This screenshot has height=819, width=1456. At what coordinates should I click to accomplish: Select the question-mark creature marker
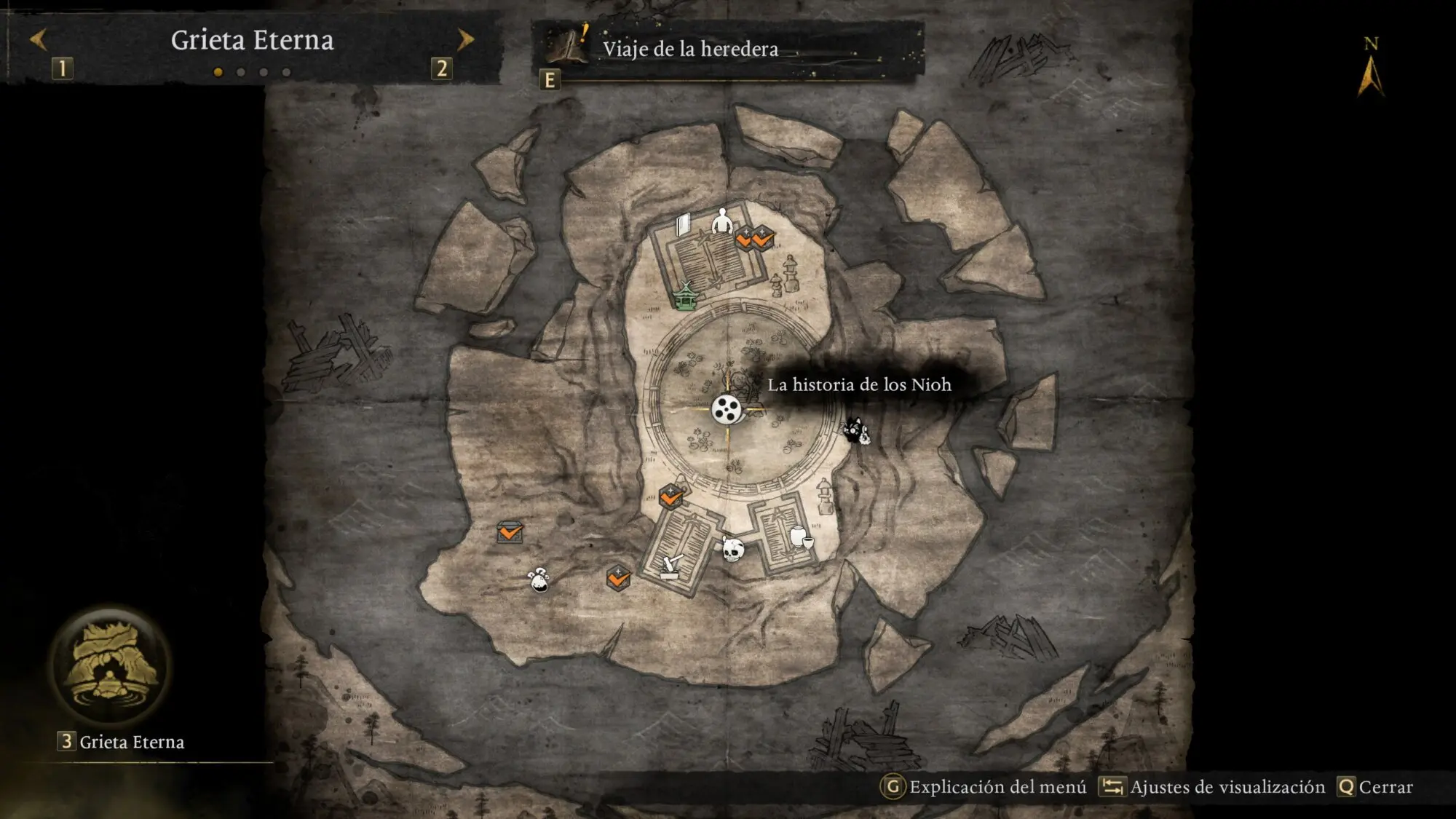539,579
